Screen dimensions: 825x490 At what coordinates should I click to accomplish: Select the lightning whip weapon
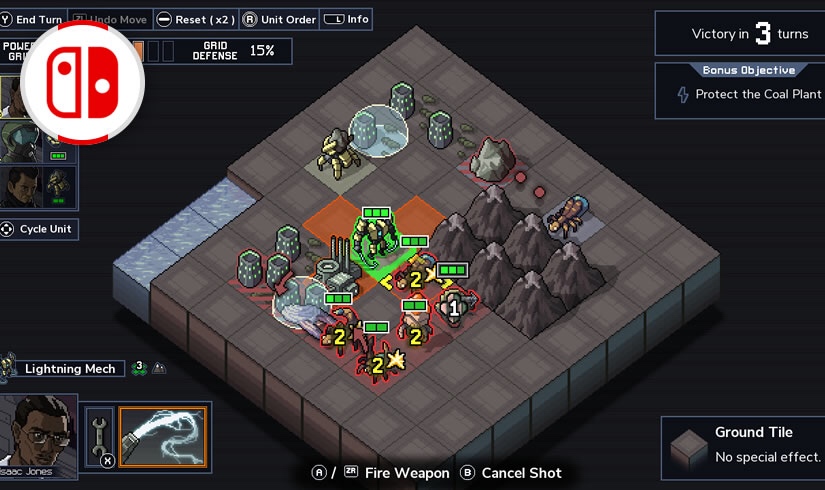[x=162, y=437]
